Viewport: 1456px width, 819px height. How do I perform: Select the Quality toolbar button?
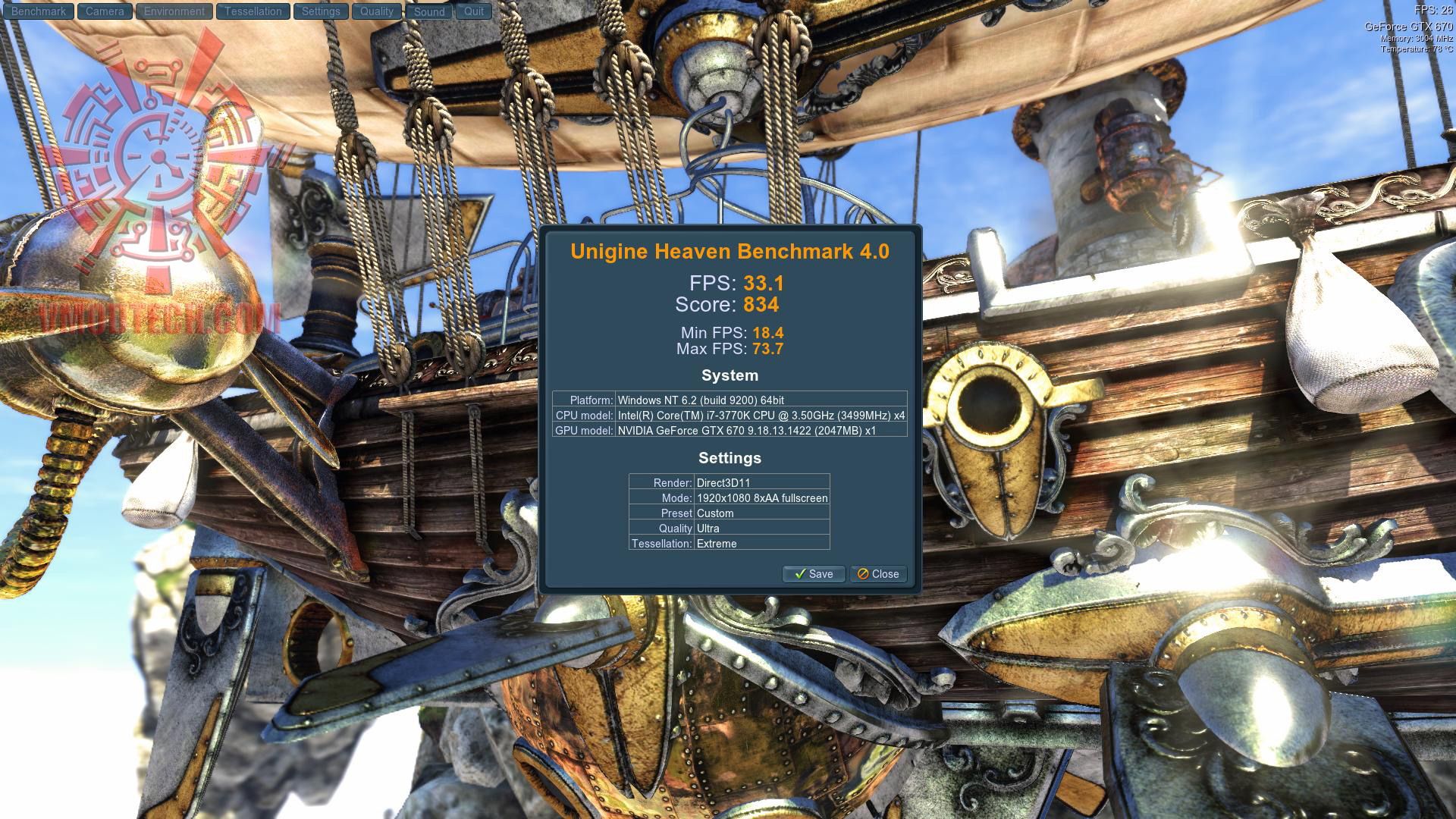[x=377, y=11]
